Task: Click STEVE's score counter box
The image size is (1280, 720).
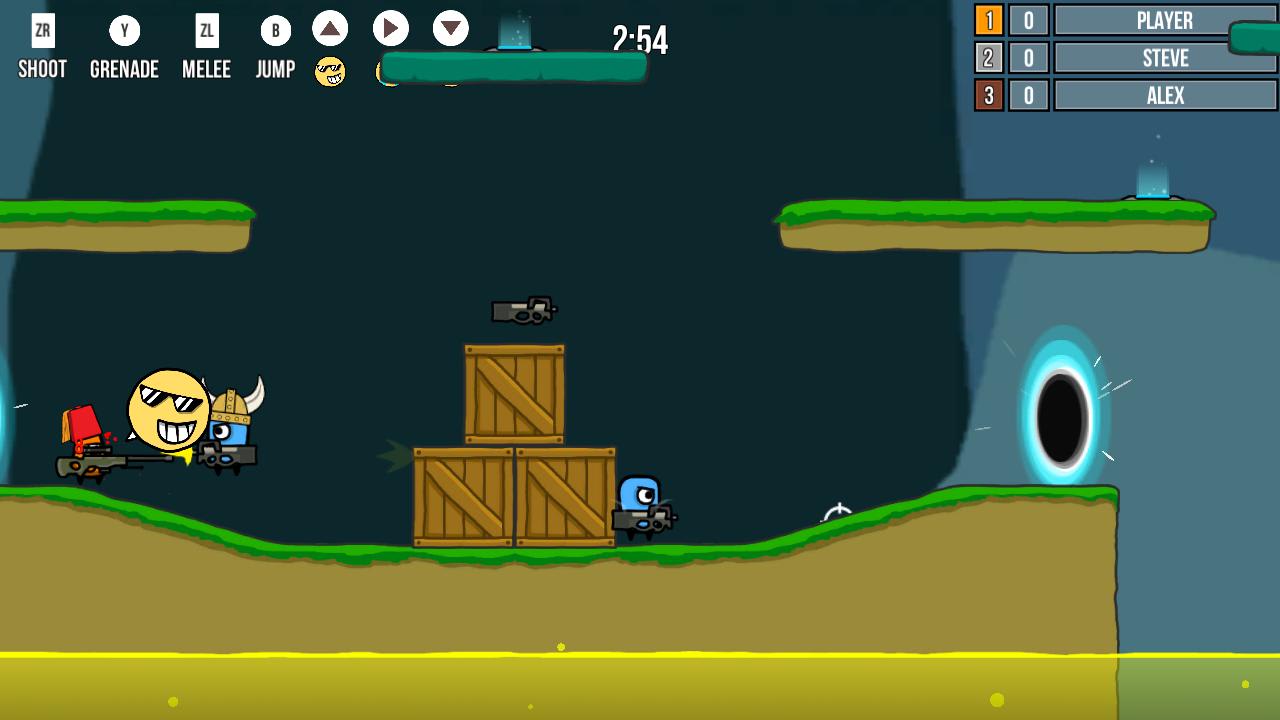Action: click(1030, 58)
